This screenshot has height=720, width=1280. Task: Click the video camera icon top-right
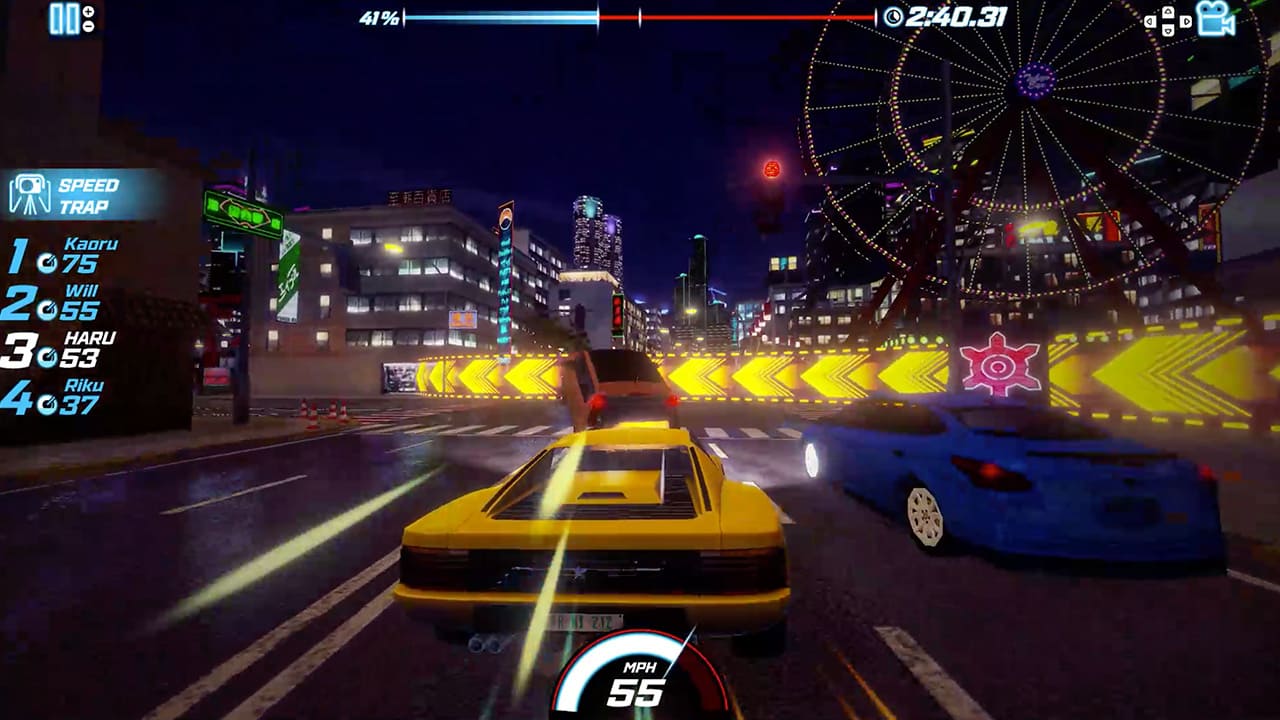point(1216,18)
